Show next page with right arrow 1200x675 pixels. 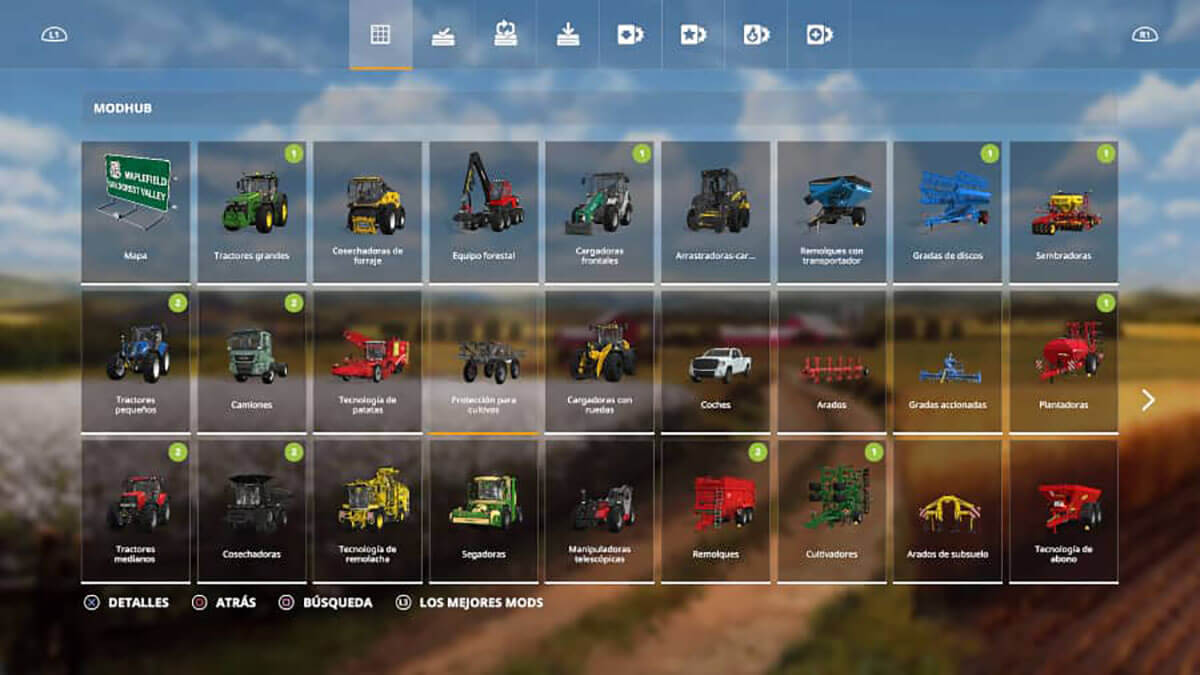1148,401
